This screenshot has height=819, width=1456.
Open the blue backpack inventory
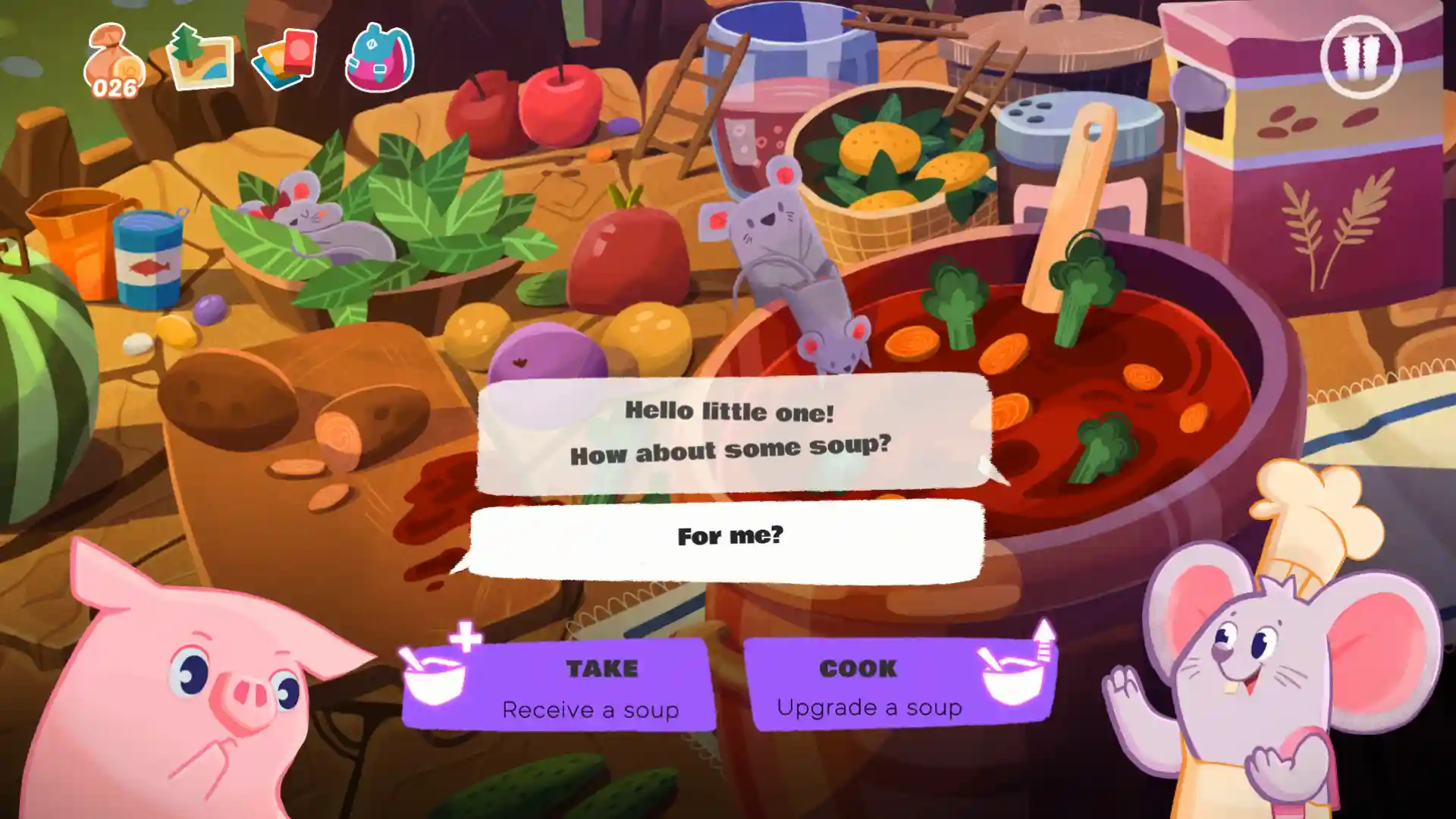coord(379,58)
